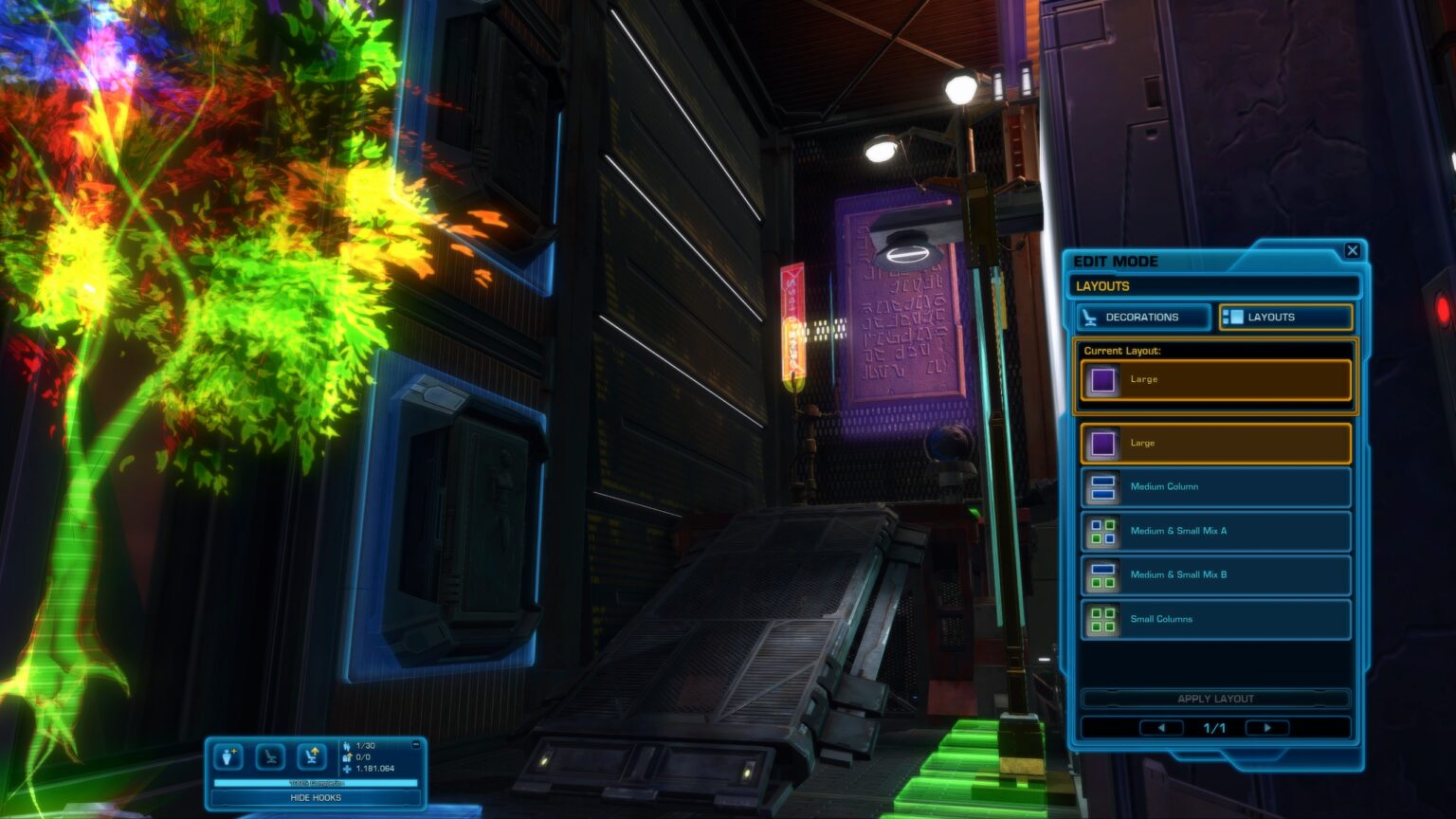1456x819 pixels.
Task: Select the Medium & Small Mix A grid icon
Action: pos(1102,531)
